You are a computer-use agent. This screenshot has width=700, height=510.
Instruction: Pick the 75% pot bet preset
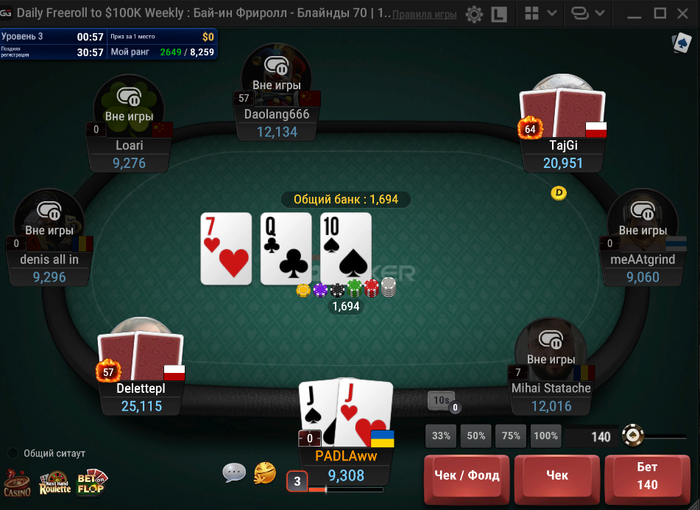pyautogui.click(x=511, y=436)
